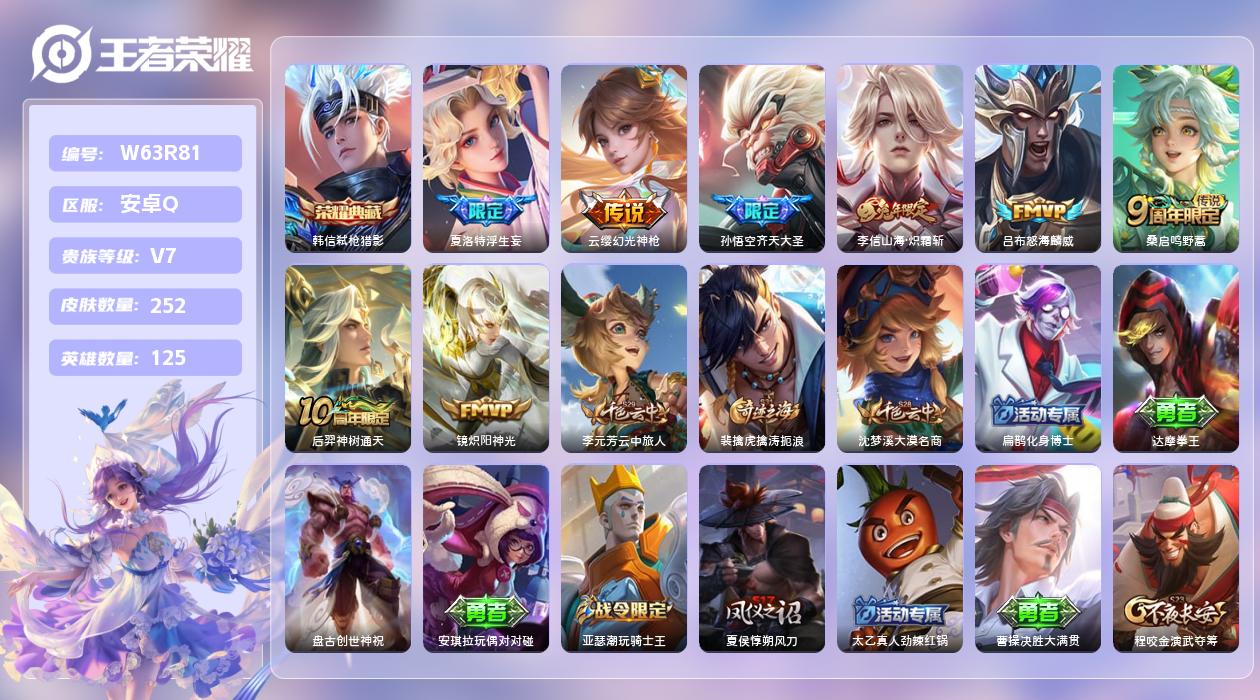
Task: Select the 安琪拉玩偶对对碰 skin card
Action: point(486,558)
